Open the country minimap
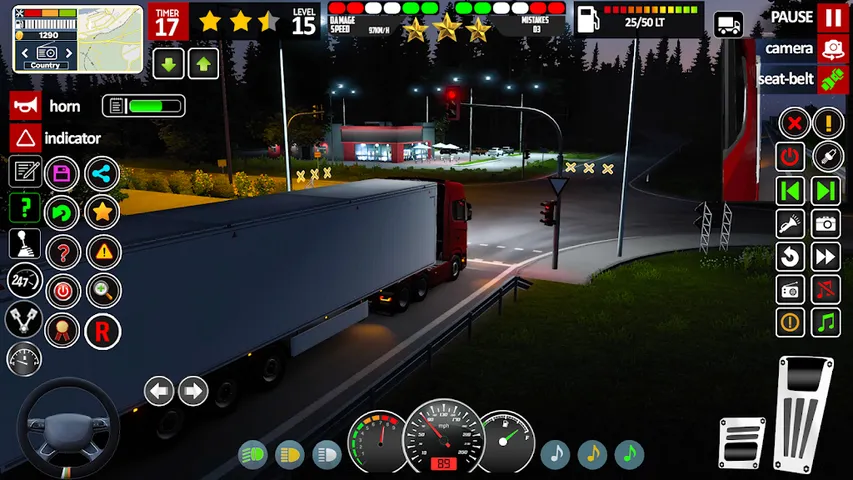Screen dimensions: 853x480 (x=46, y=37)
